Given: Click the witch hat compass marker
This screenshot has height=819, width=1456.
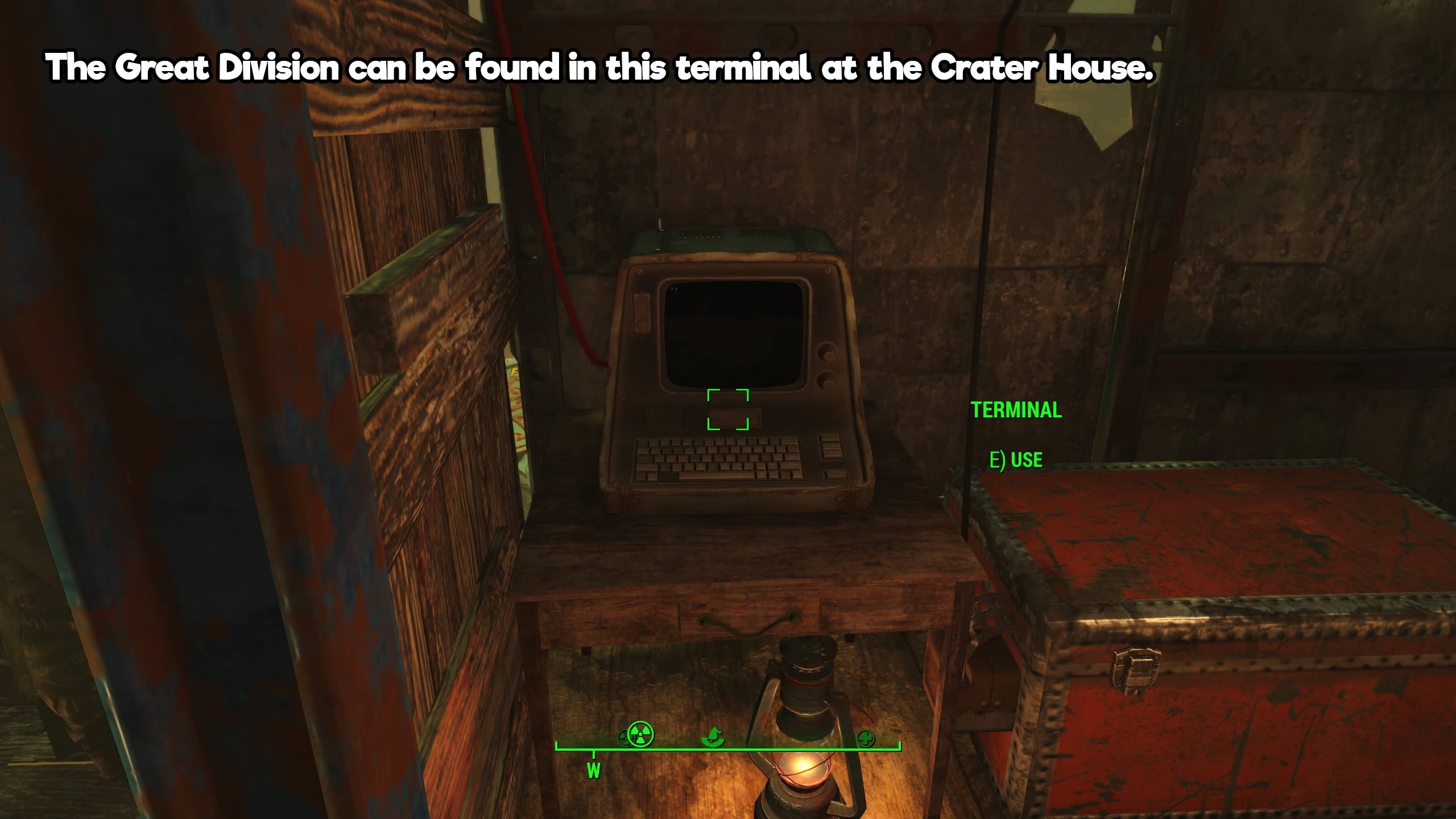Looking at the screenshot, I should [713, 737].
